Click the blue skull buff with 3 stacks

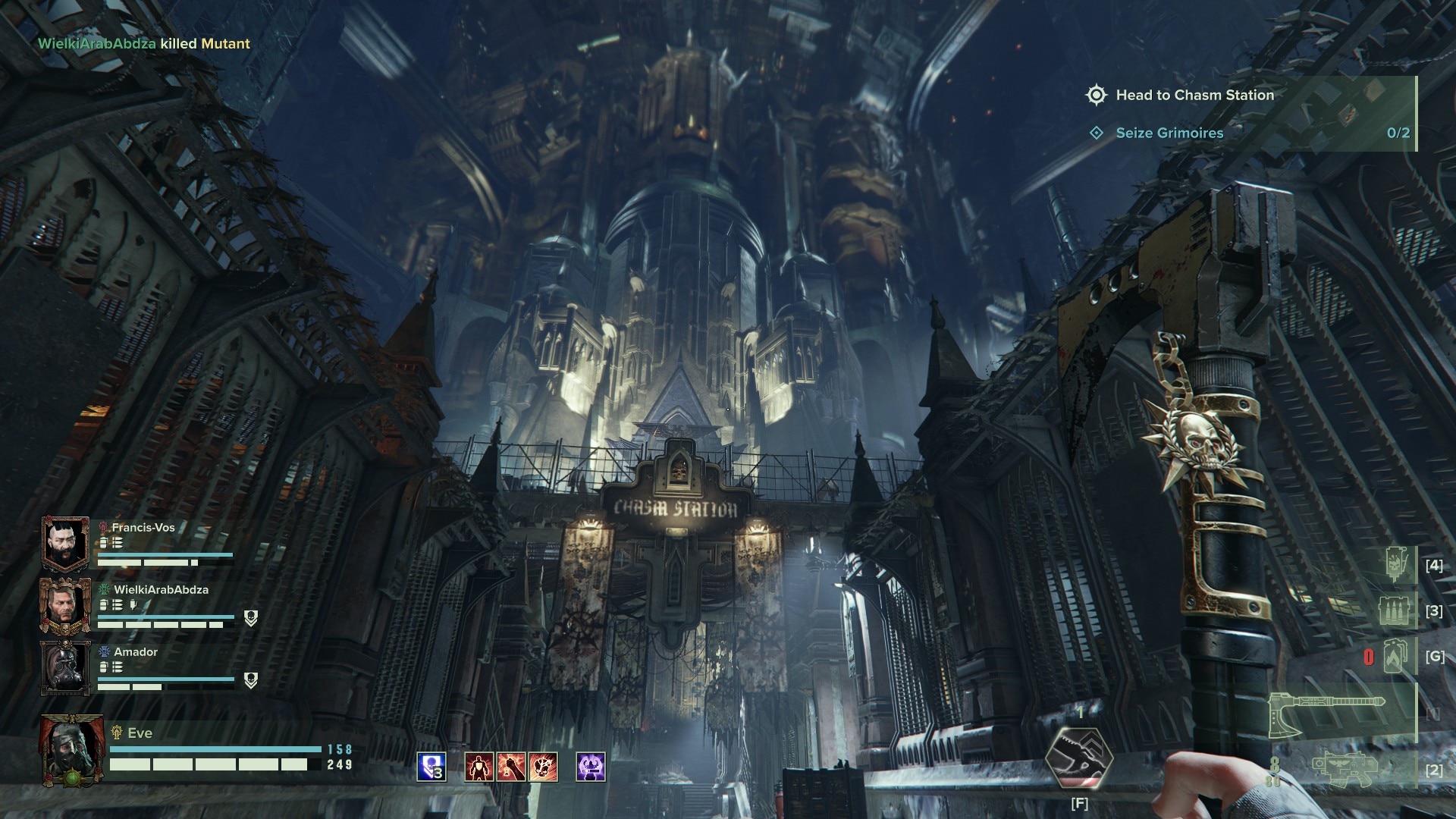pos(431,767)
